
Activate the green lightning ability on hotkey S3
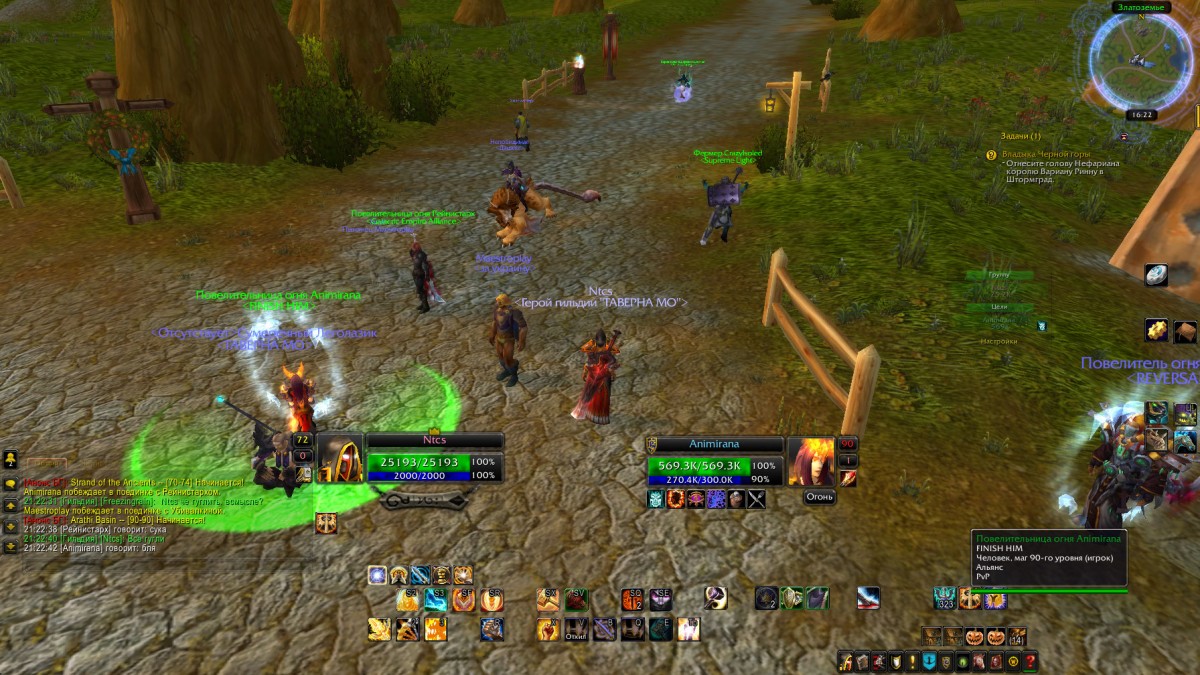435,599
